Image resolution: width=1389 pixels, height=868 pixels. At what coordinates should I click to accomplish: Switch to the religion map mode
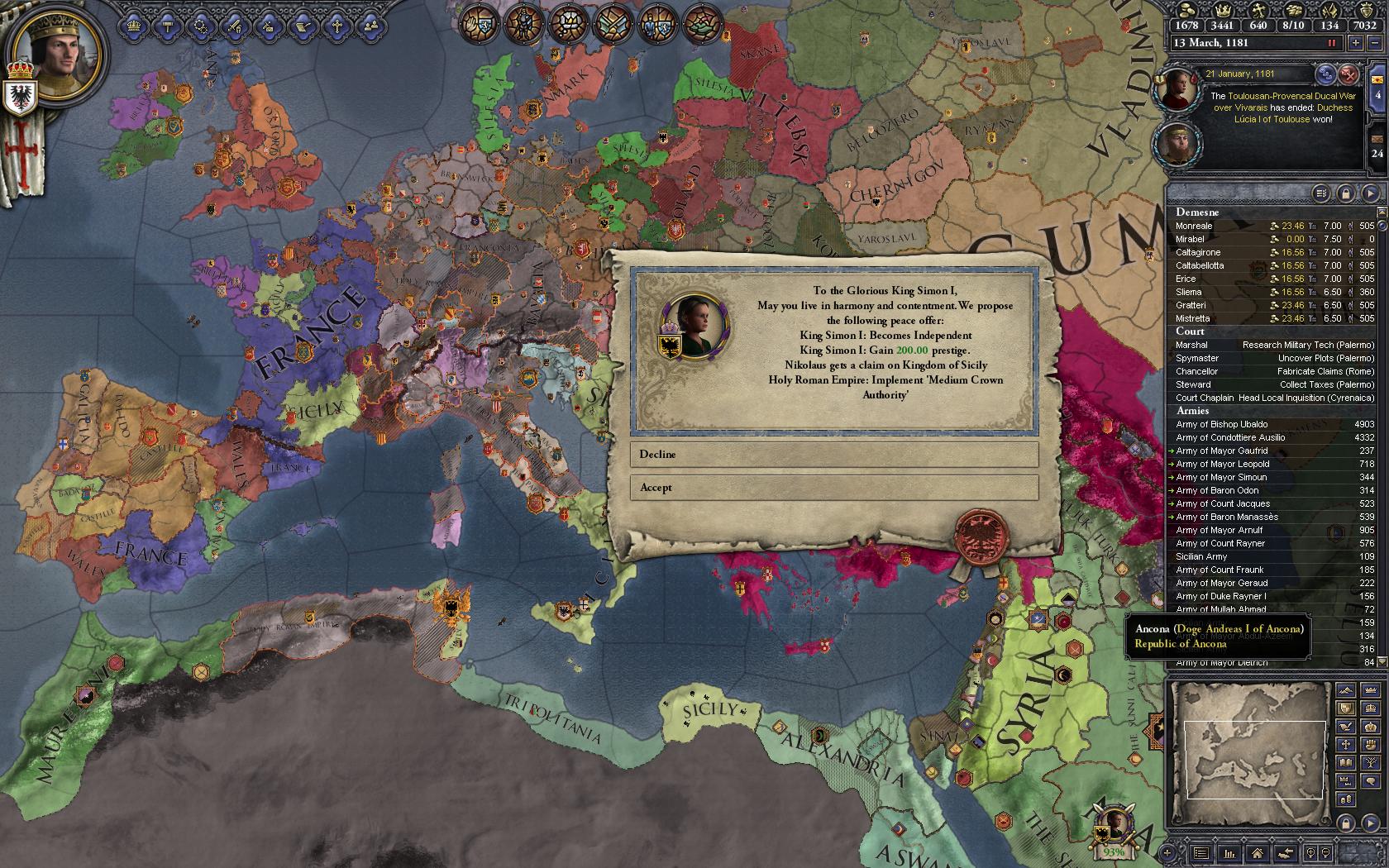pos(1346,744)
